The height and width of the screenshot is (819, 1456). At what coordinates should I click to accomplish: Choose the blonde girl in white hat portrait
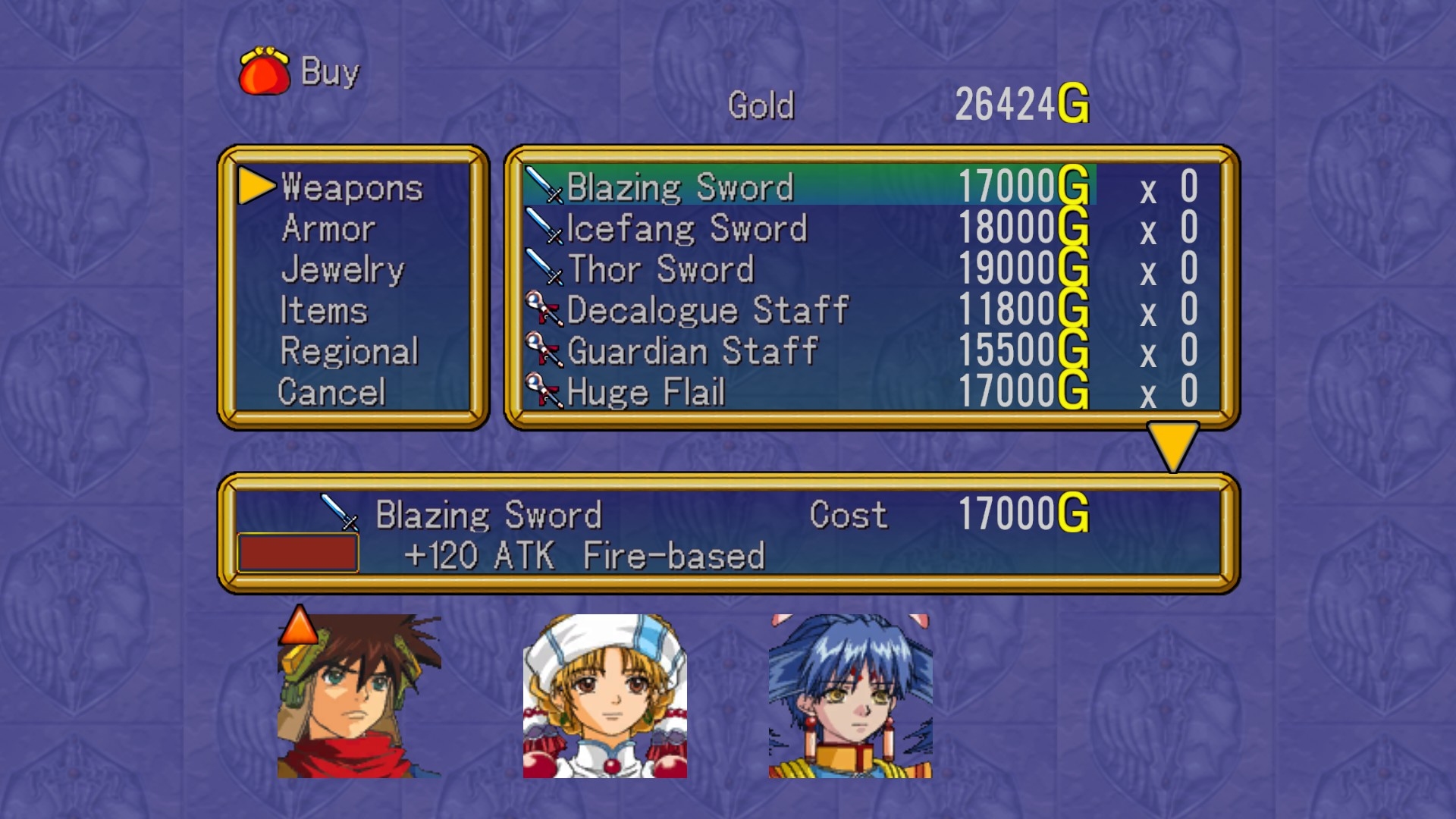coord(604,696)
